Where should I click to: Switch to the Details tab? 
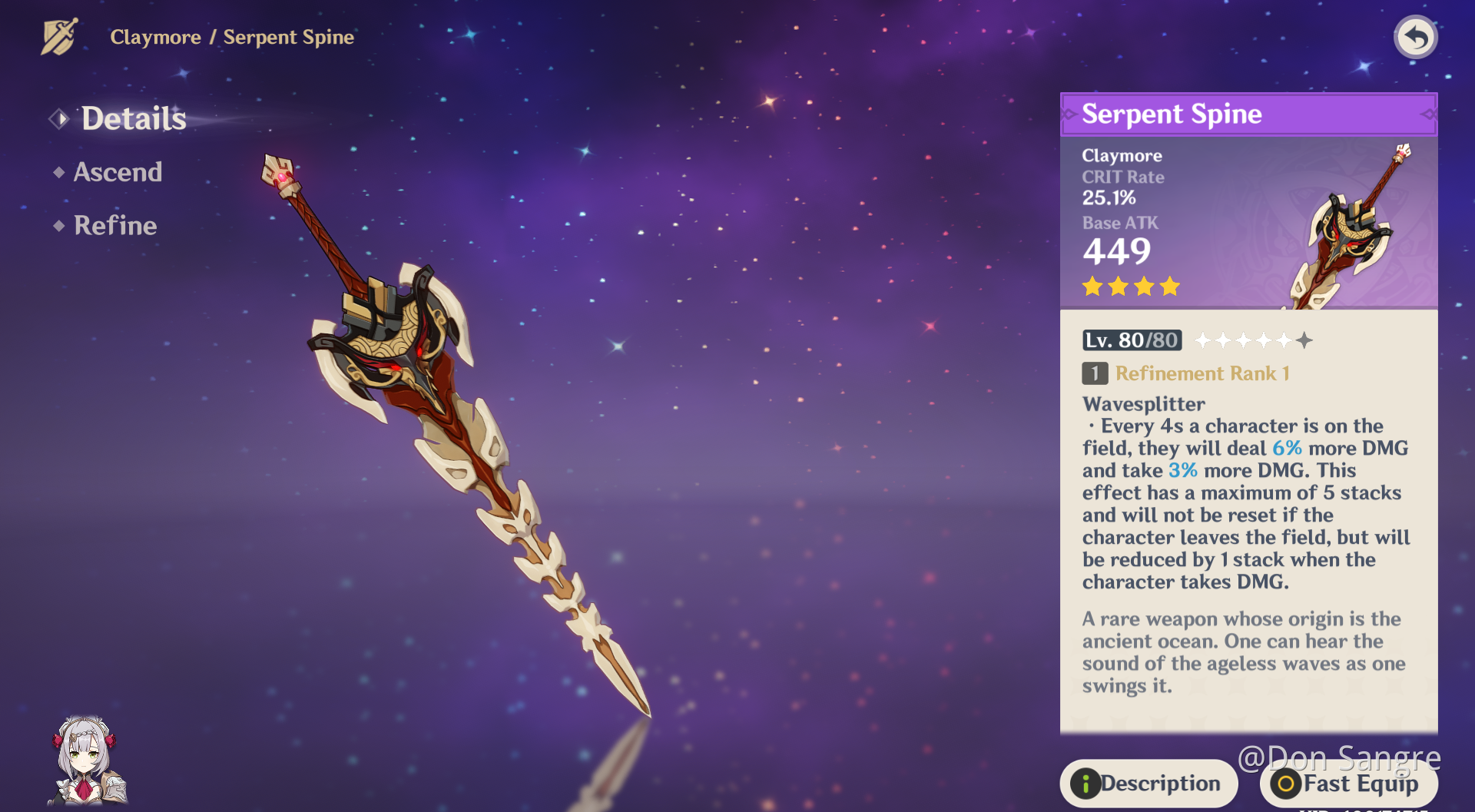[133, 118]
